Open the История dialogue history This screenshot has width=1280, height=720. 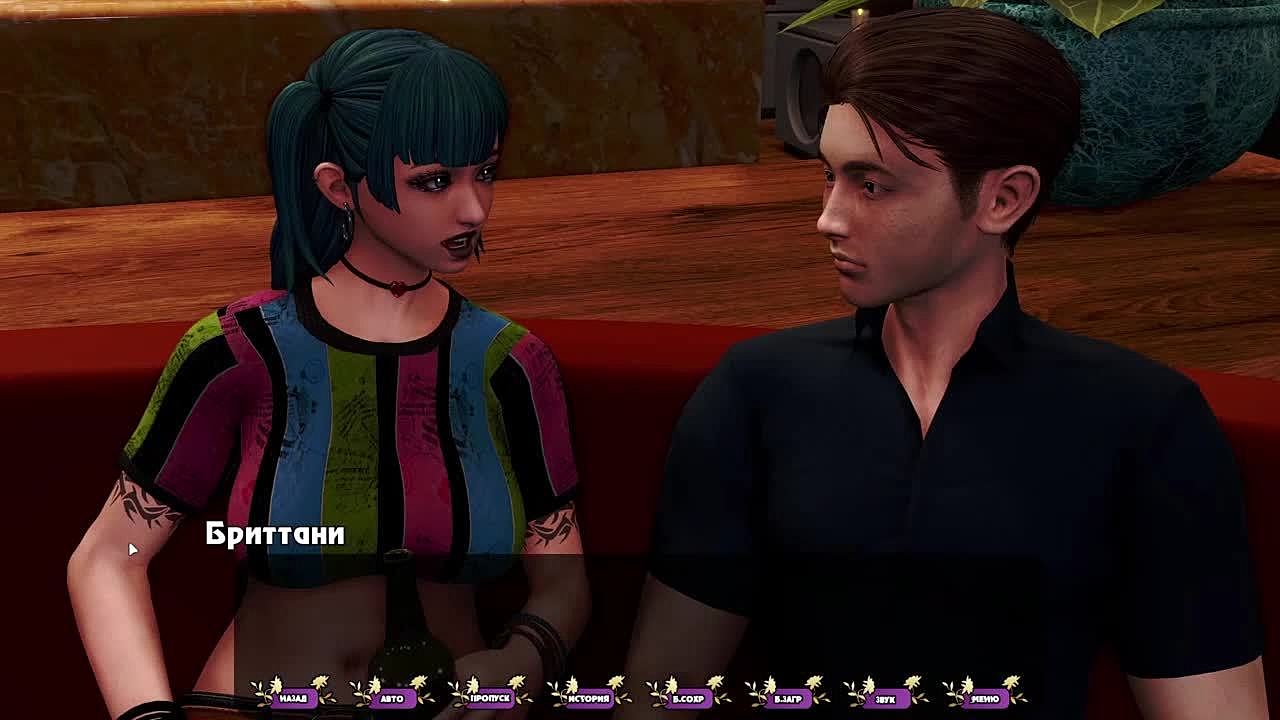click(x=589, y=697)
